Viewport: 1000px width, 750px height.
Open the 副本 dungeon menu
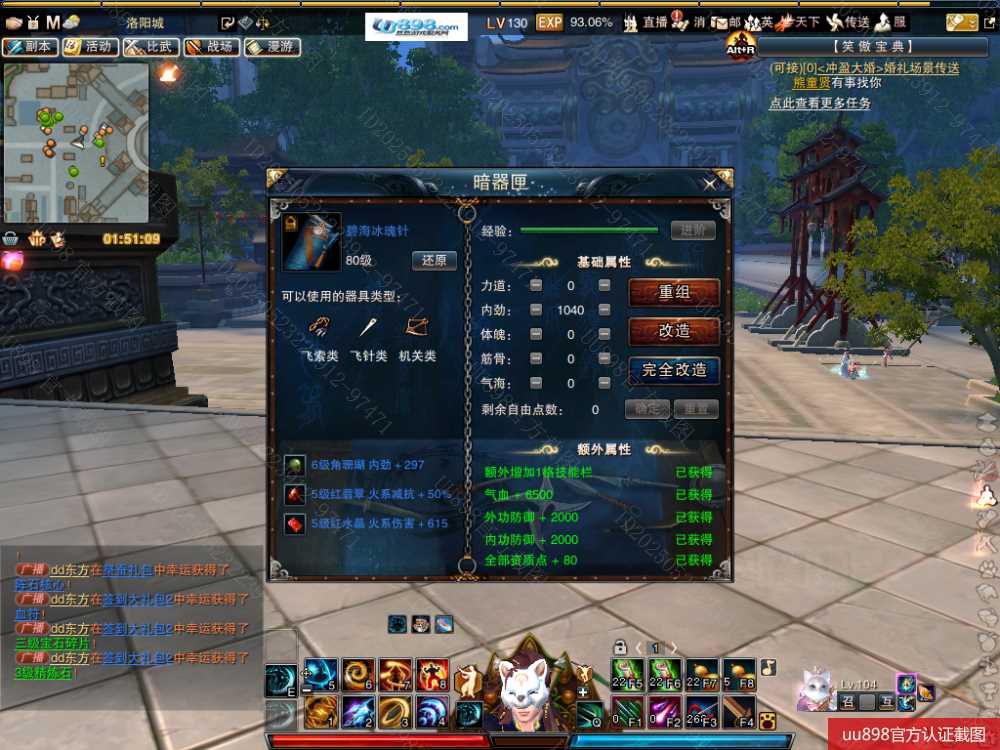pos(29,47)
